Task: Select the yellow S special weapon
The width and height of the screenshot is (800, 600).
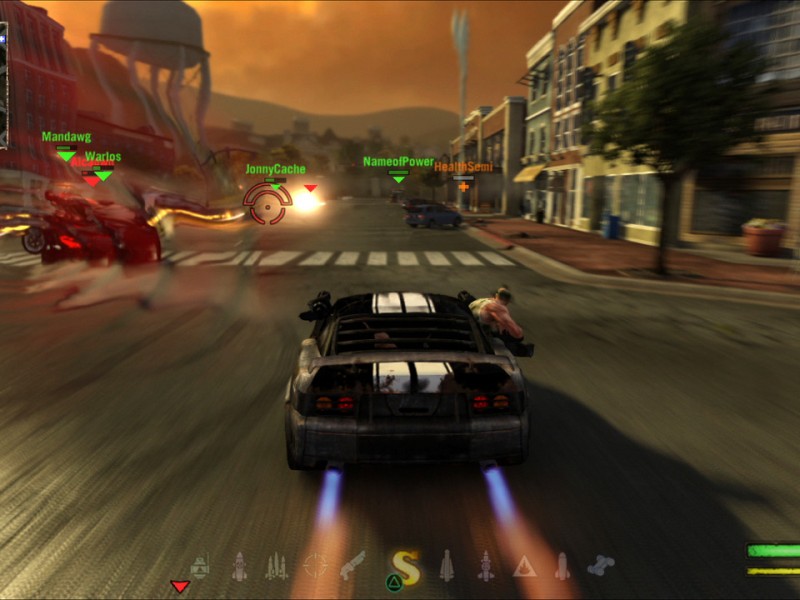Action: coord(404,567)
